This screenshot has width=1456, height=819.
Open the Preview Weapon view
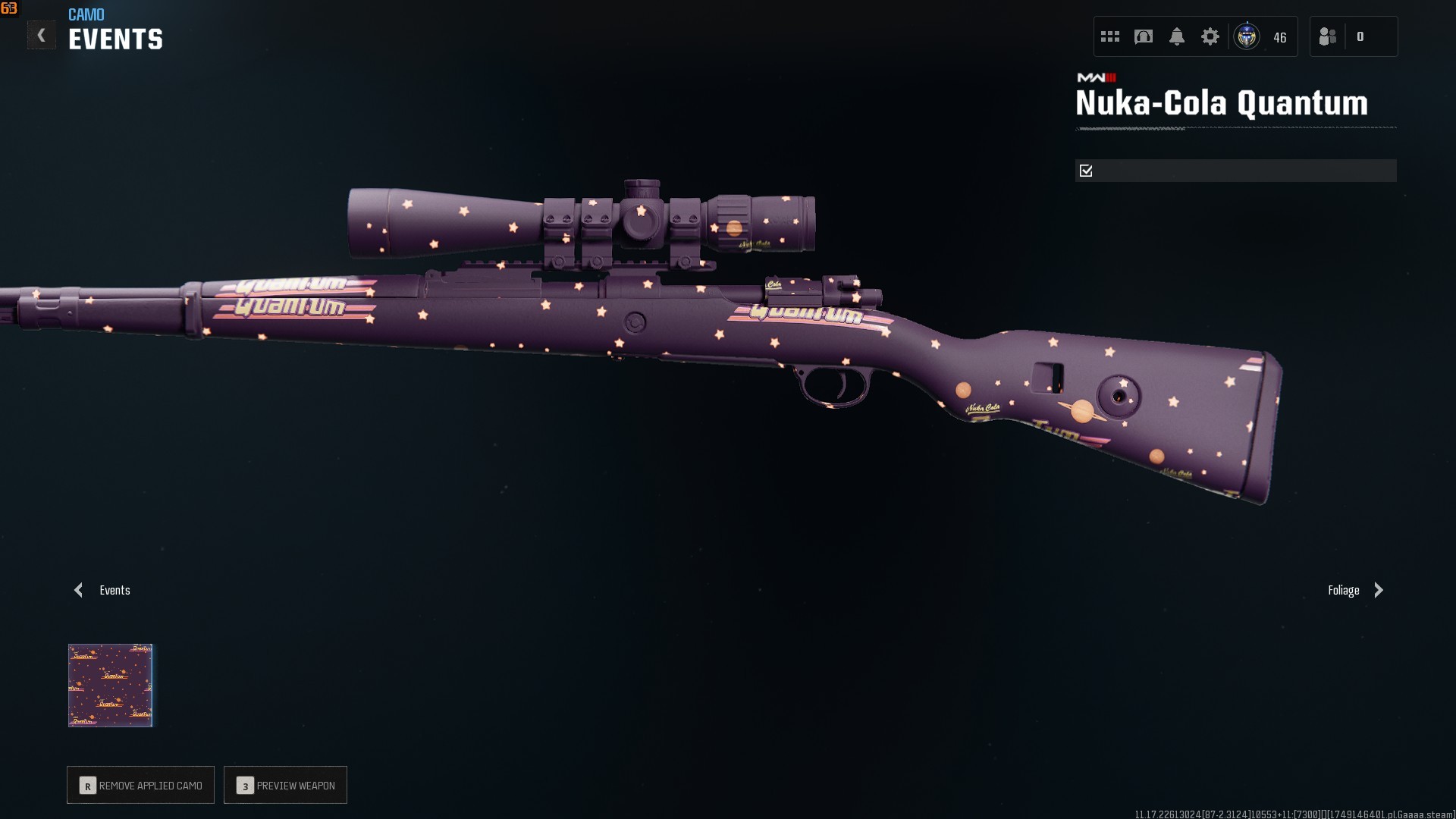tap(286, 785)
